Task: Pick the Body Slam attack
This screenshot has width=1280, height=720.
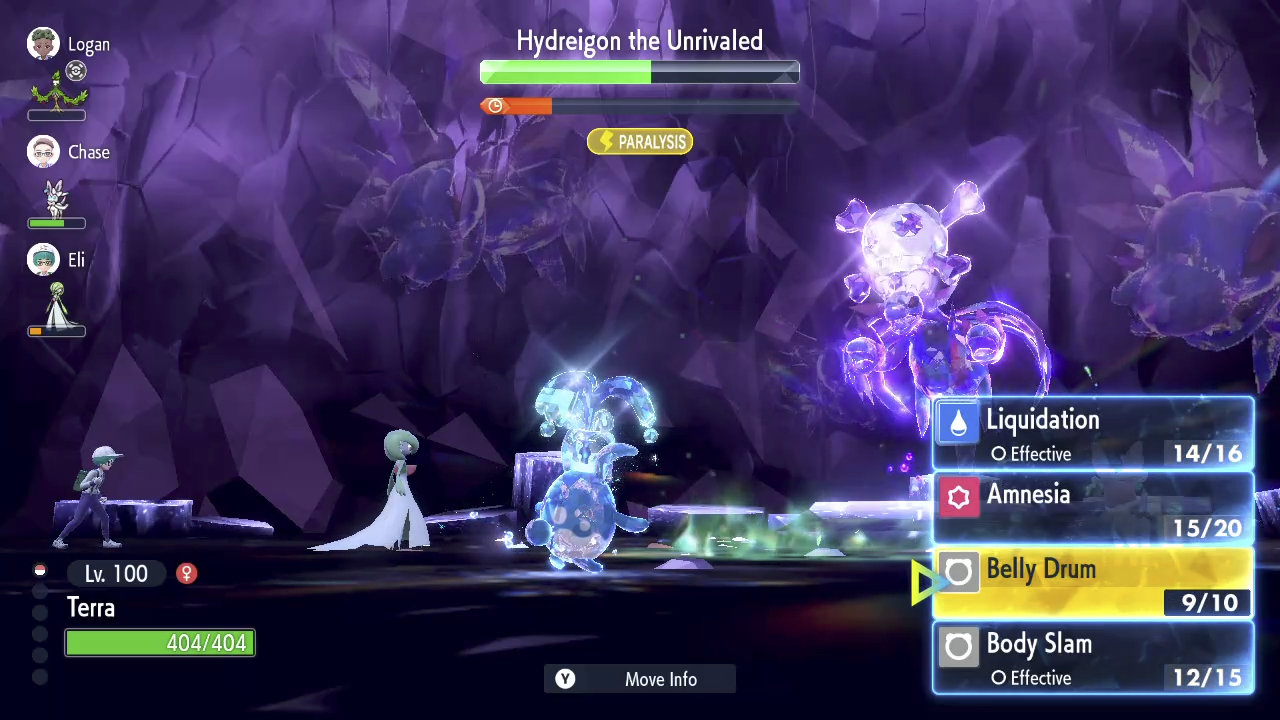Action: [x=1092, y=658]
